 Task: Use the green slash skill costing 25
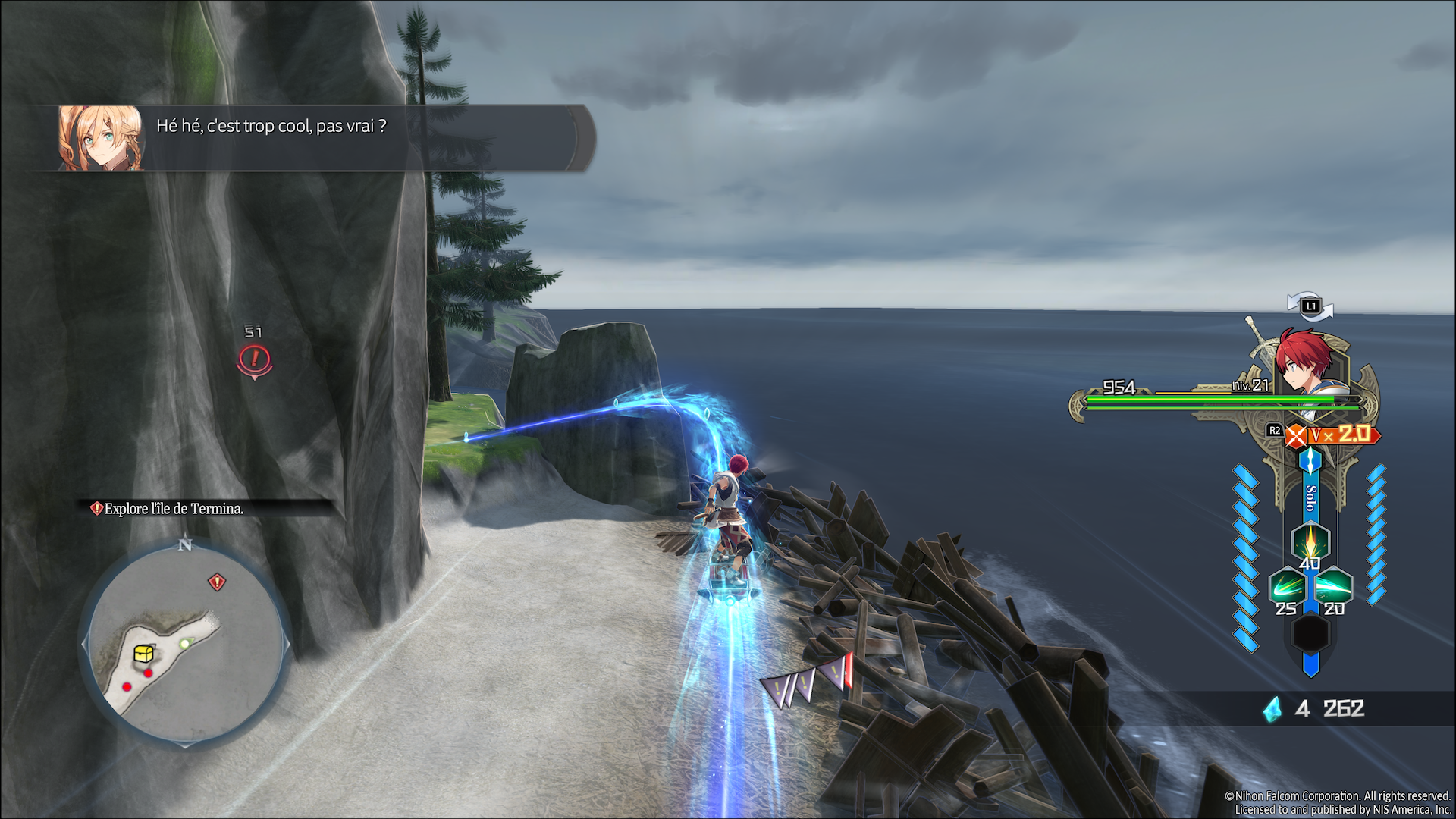pos(1287,588)
